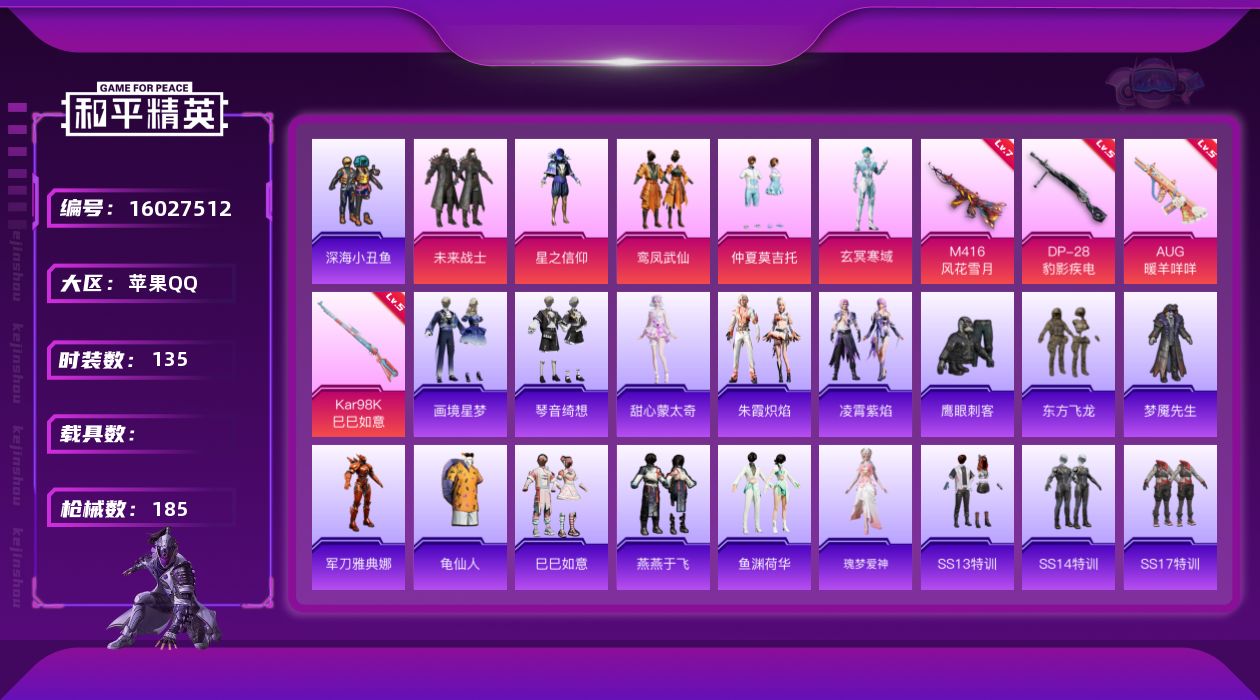The height and width of the screenshot is (700, 1260).
Task: Click the 梦魇先生 outfit card
Action: pyautogui.click(x=1170, y=364)
